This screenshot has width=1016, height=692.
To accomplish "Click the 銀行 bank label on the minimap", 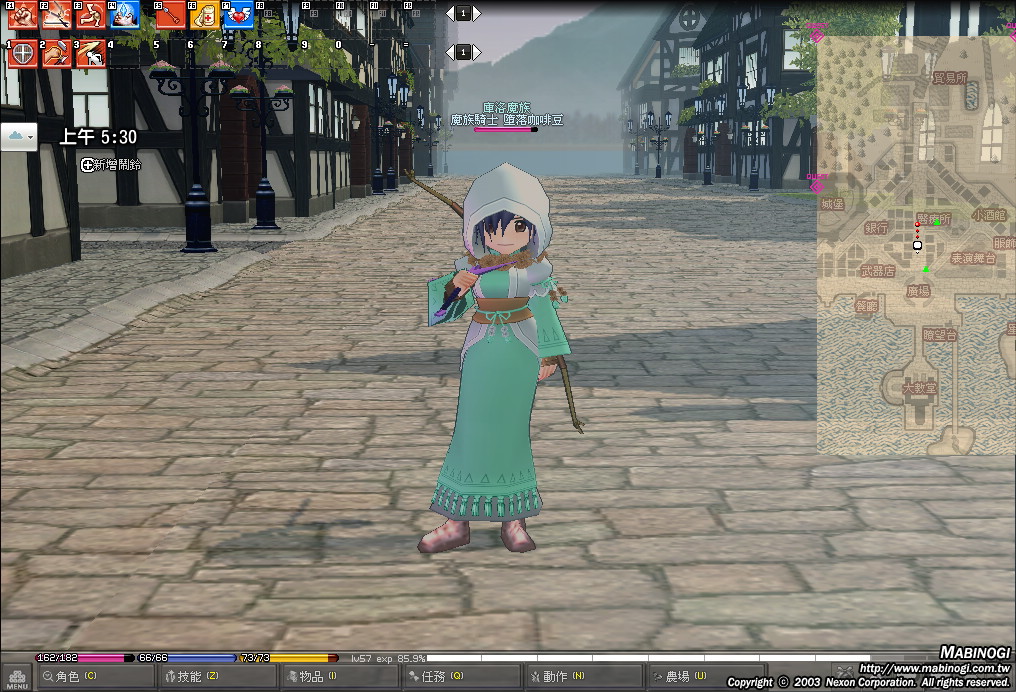I will click(876, 228).
